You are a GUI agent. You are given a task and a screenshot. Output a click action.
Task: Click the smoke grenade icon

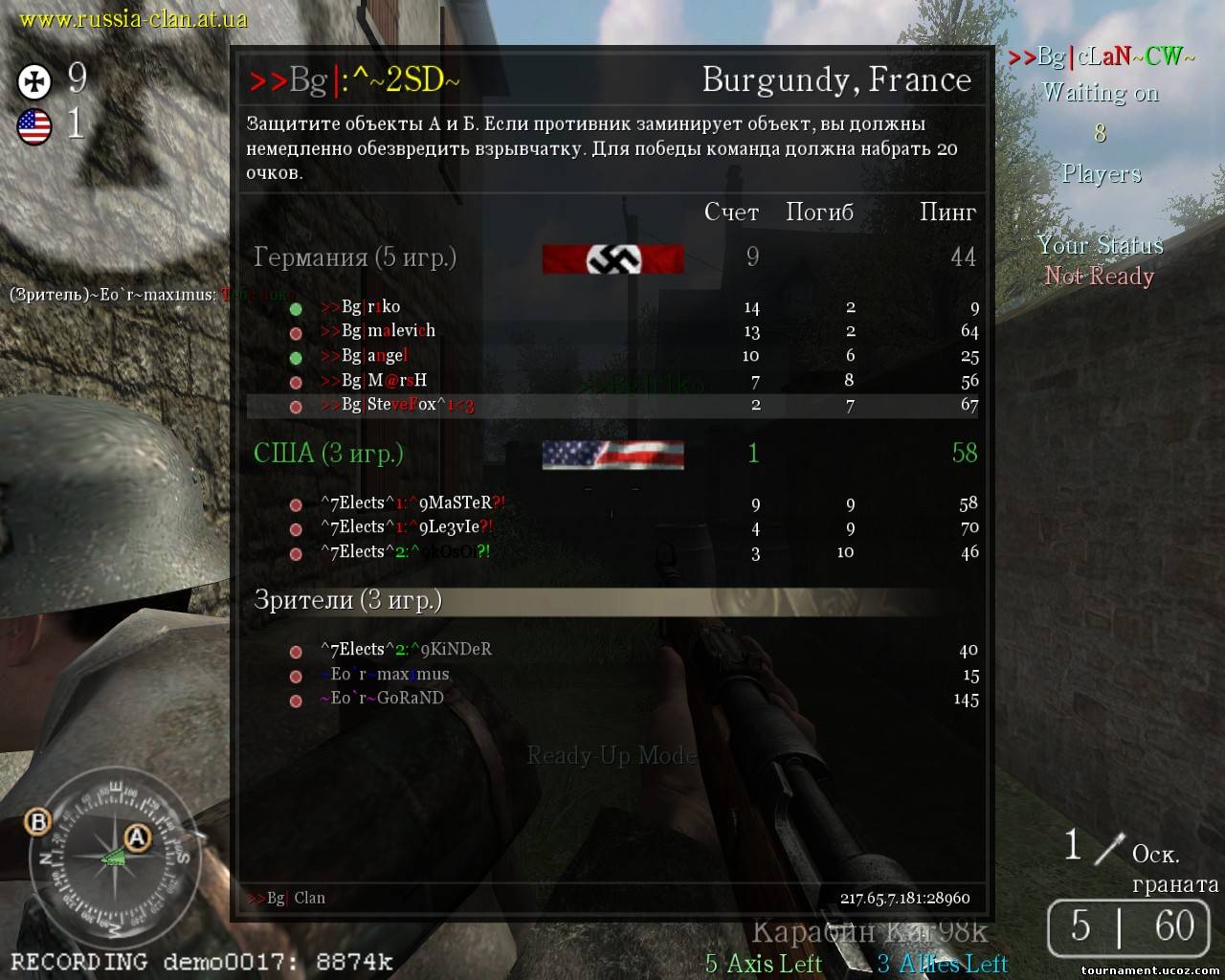pyautogui.click(x=1111, y=848)
